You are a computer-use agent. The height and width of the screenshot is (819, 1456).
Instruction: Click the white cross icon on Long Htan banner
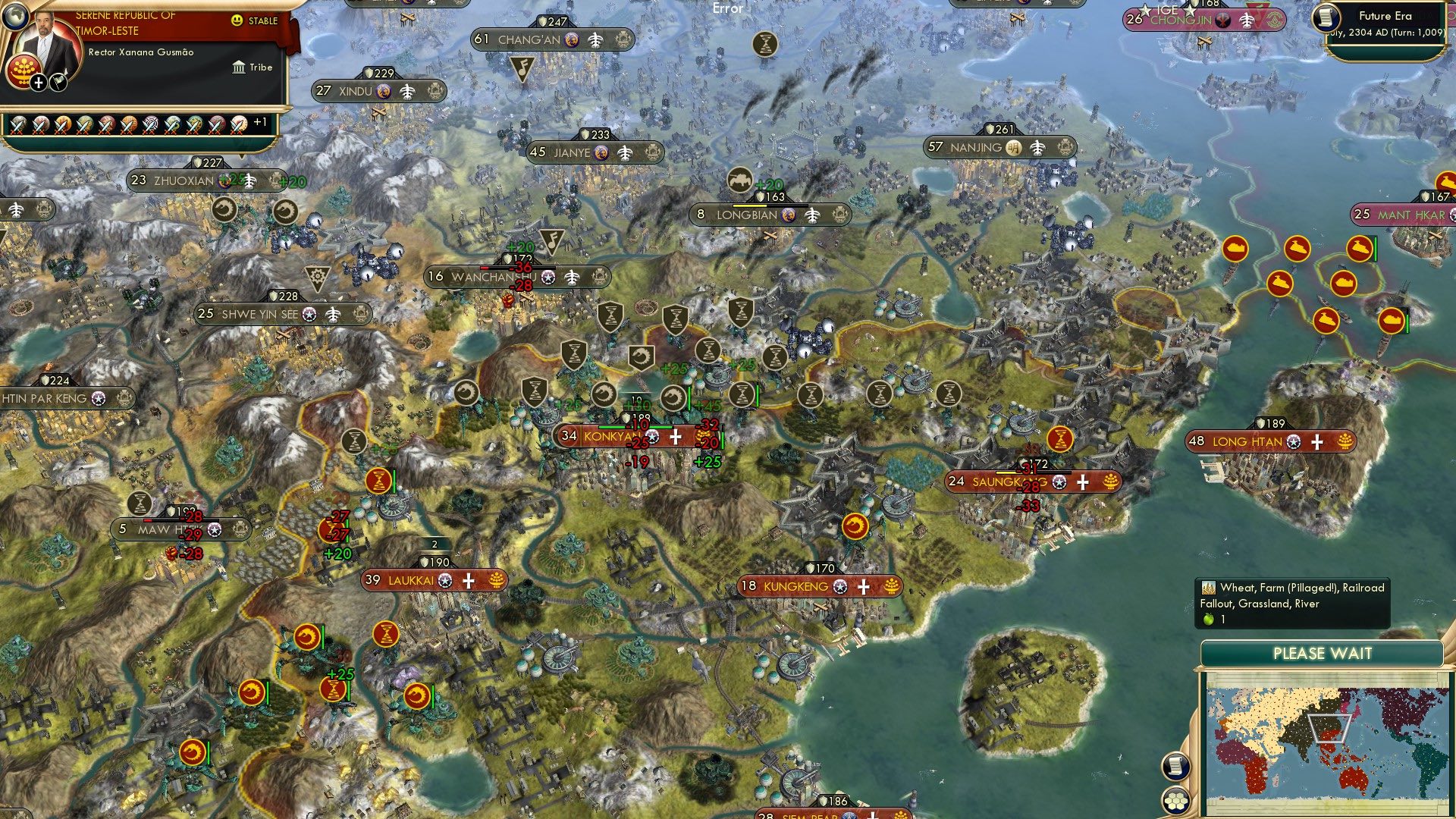[x=1317, y=441]
